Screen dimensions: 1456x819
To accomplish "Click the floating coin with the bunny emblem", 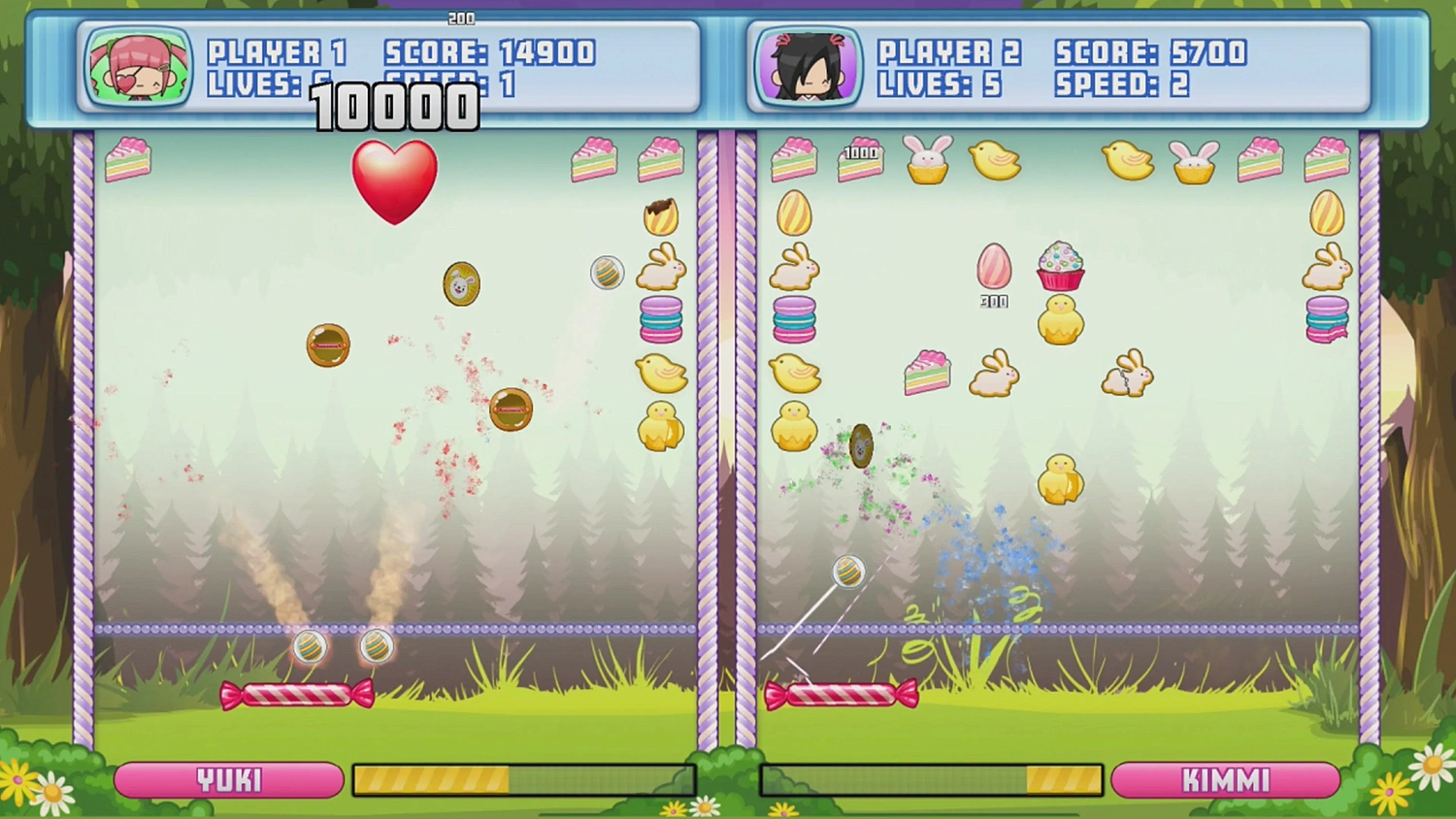I will pos(462,284).
